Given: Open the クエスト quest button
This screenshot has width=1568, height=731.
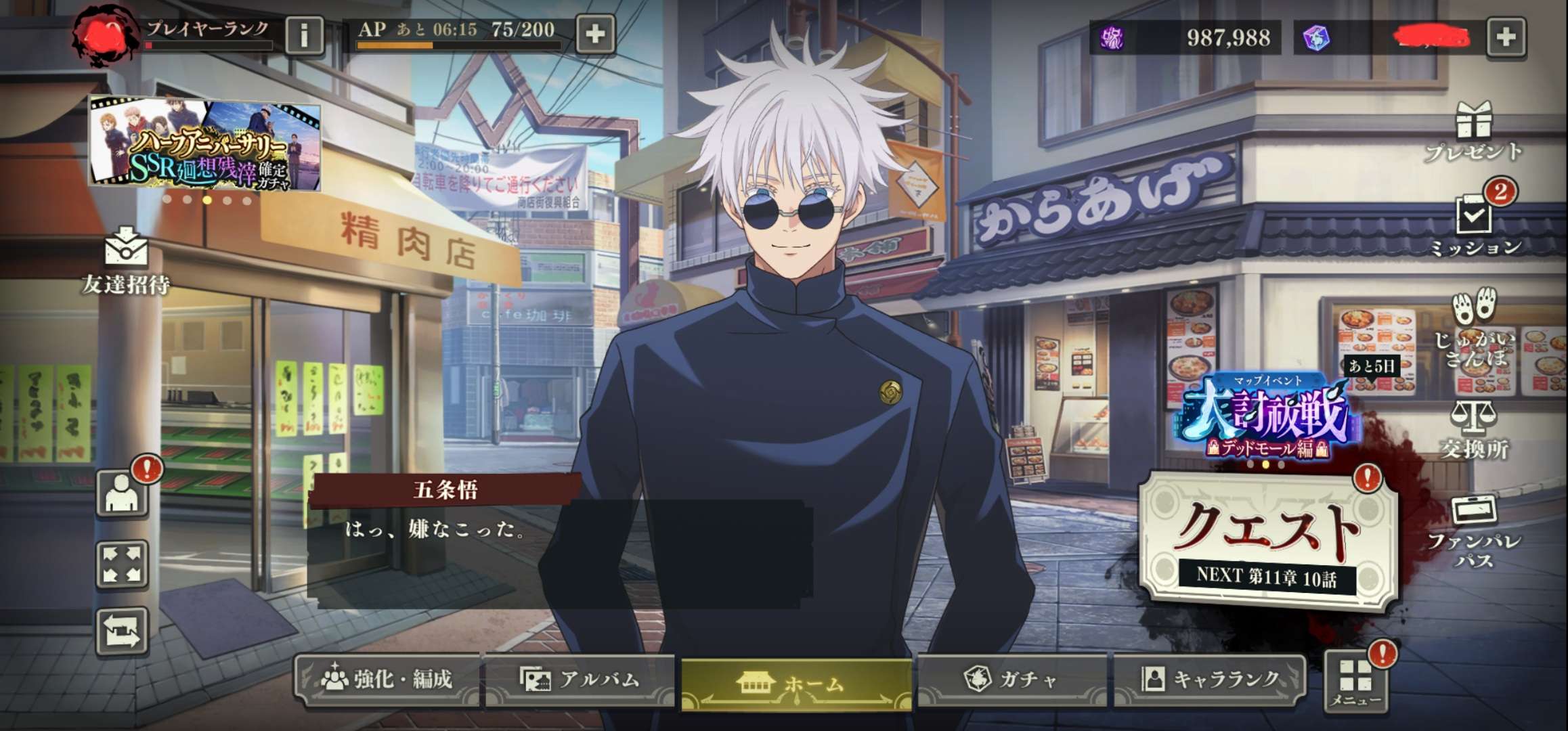Looking at the screenshot, I should click(x=1269, y=538).
